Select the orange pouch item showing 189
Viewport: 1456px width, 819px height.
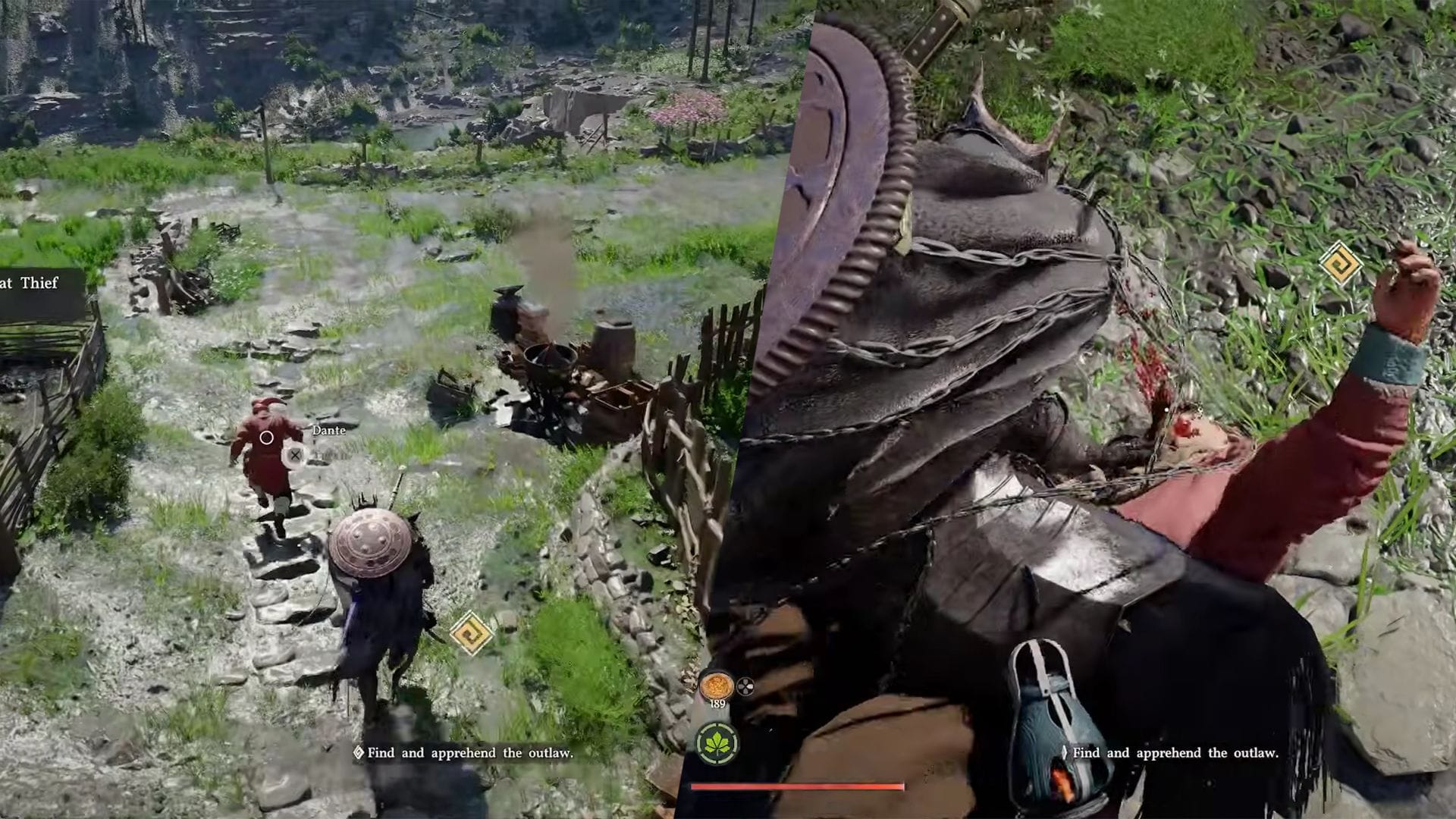716,686
